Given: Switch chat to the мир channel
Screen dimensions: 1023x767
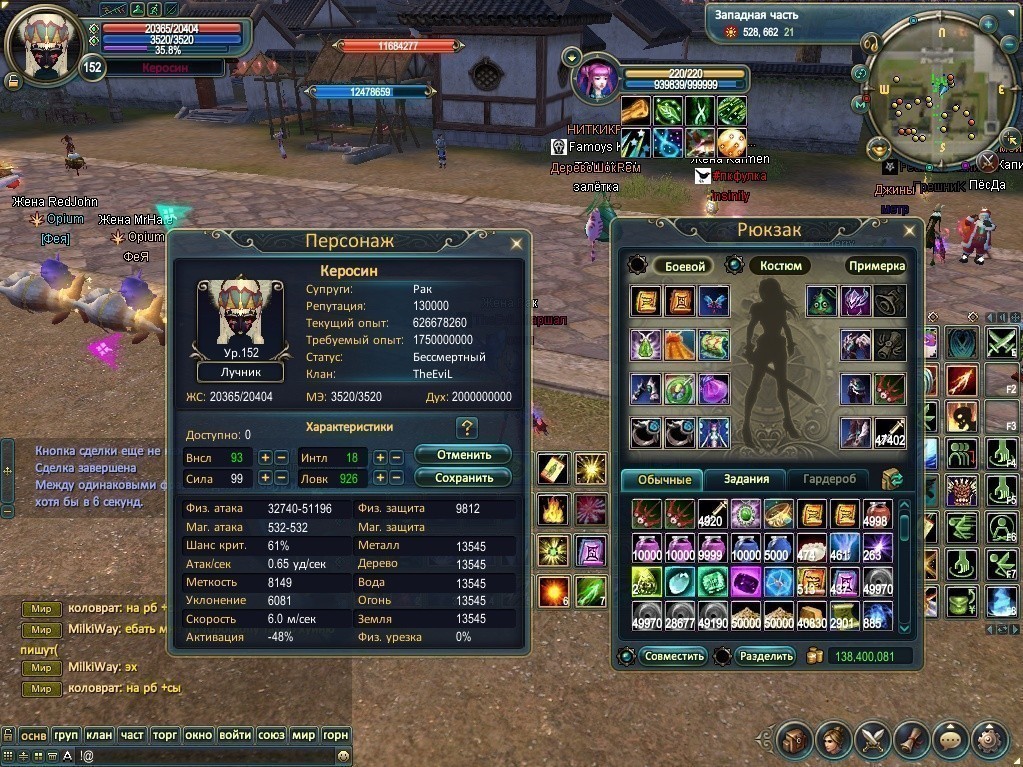Looking at the screenshot, I should click(x=304, y=735).
